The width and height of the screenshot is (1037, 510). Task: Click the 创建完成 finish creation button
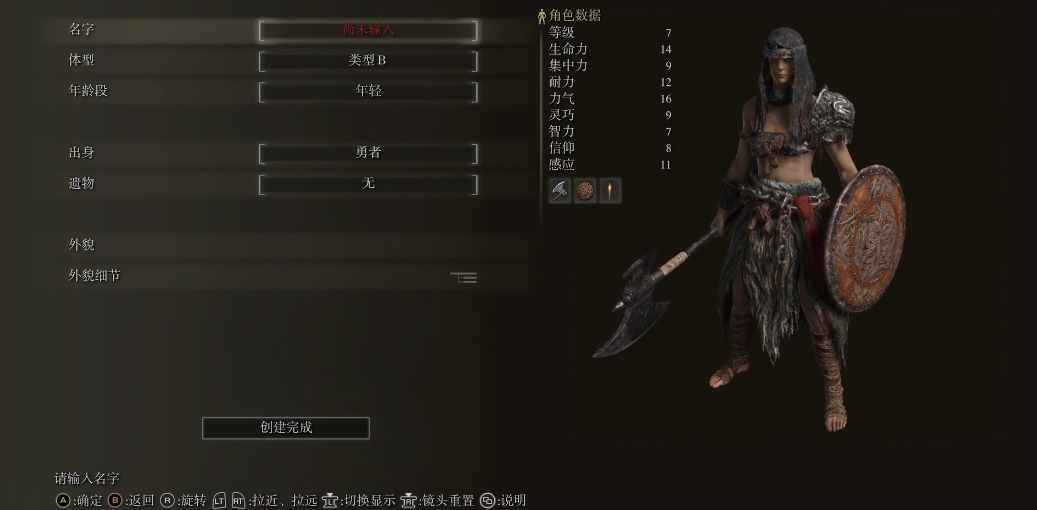tap(286, 428)
